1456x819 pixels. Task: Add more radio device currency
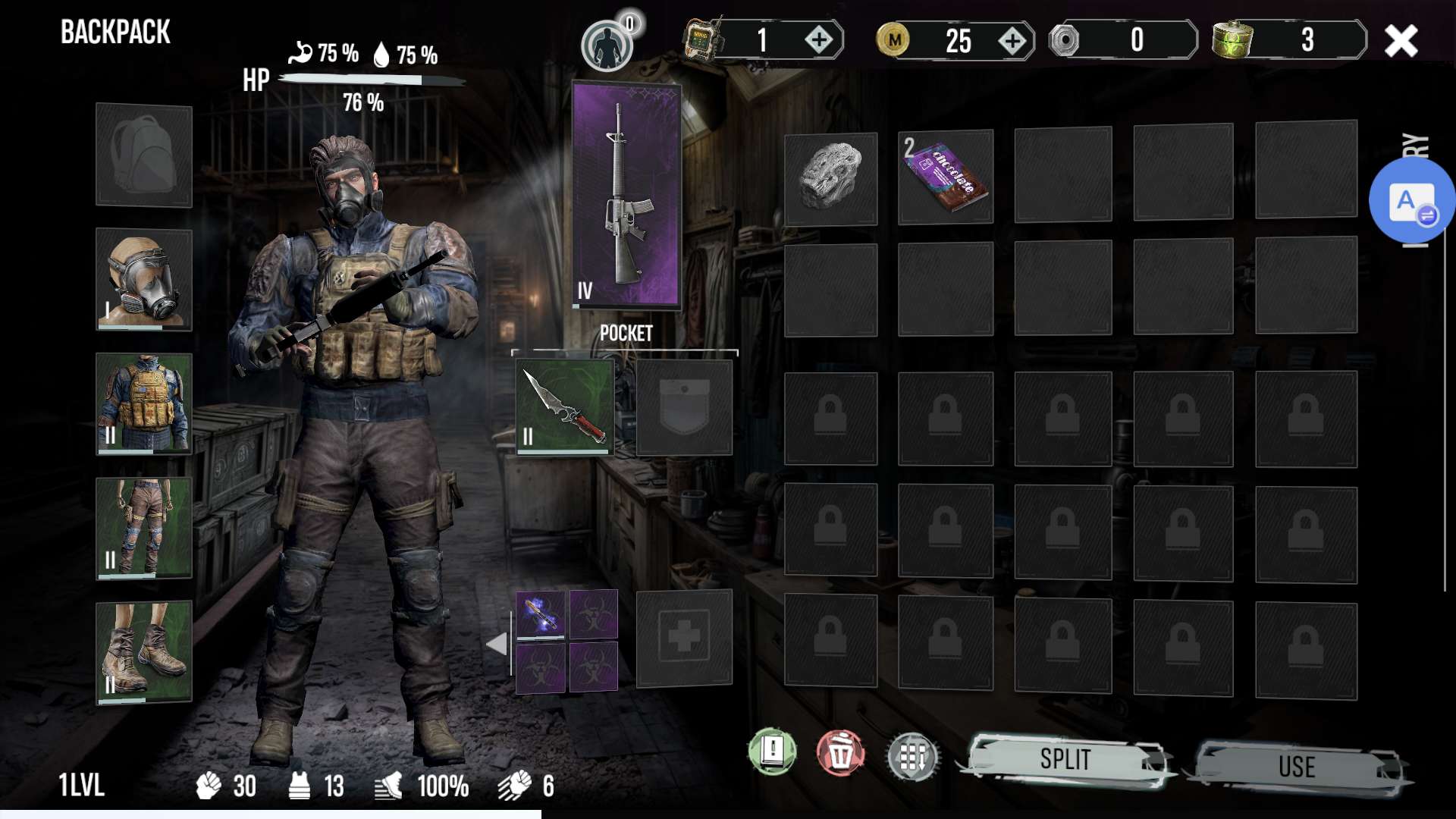pos(819,40)
